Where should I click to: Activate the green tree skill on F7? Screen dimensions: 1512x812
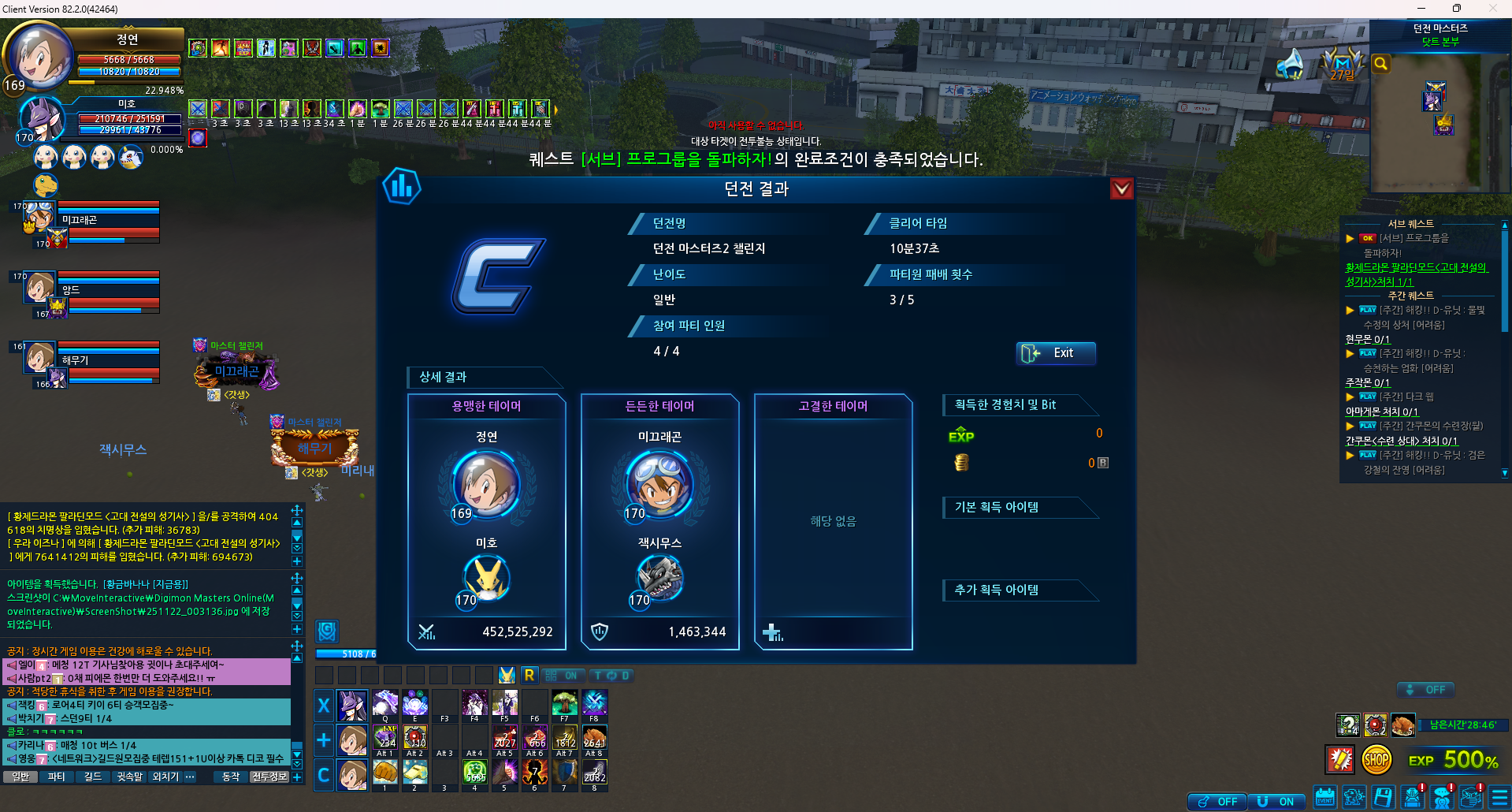[564, 702]
